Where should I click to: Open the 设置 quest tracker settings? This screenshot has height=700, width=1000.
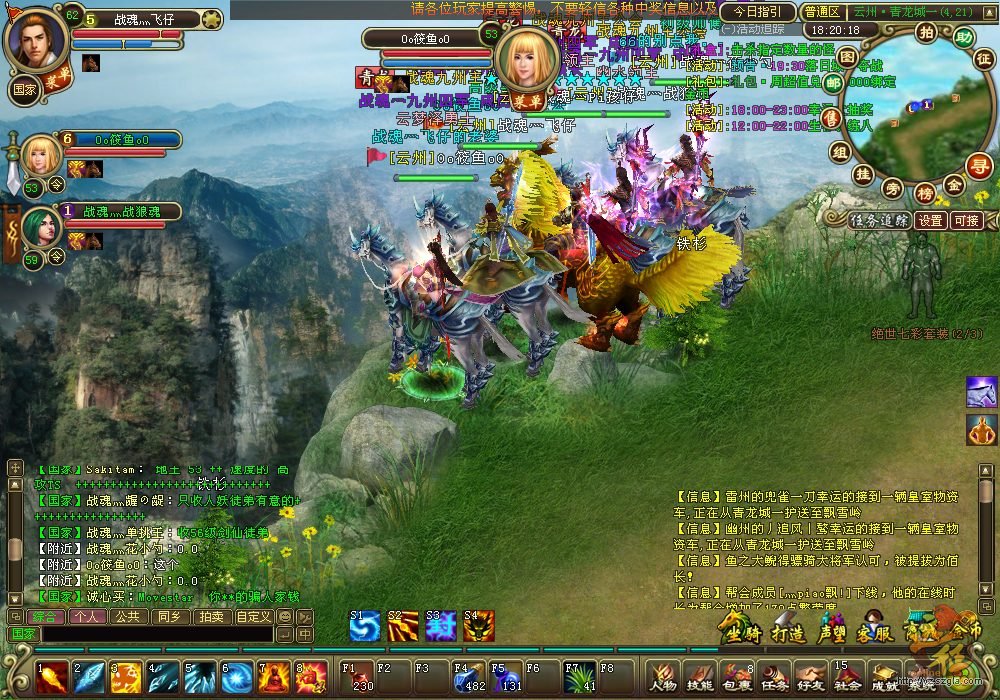point(931,220)
